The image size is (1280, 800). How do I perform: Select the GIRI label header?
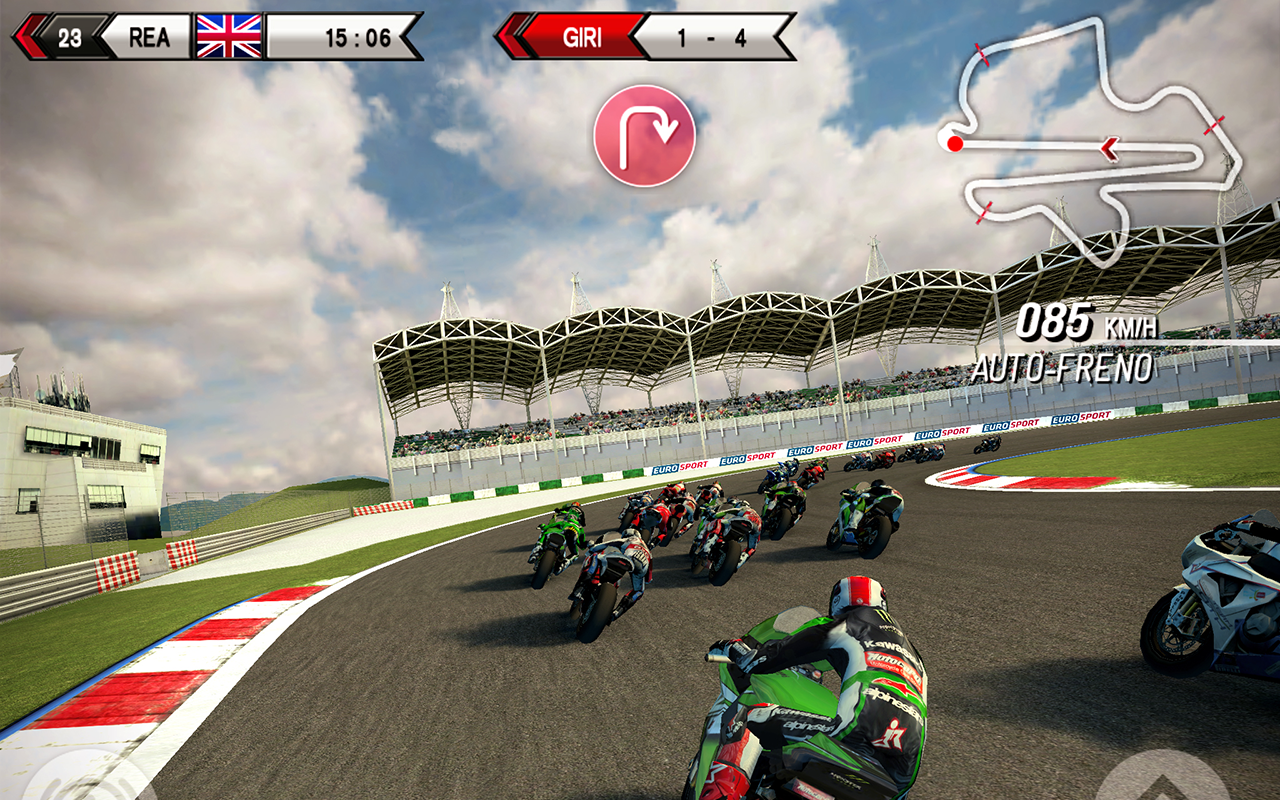pyautogui.click(x=585, y=36)
